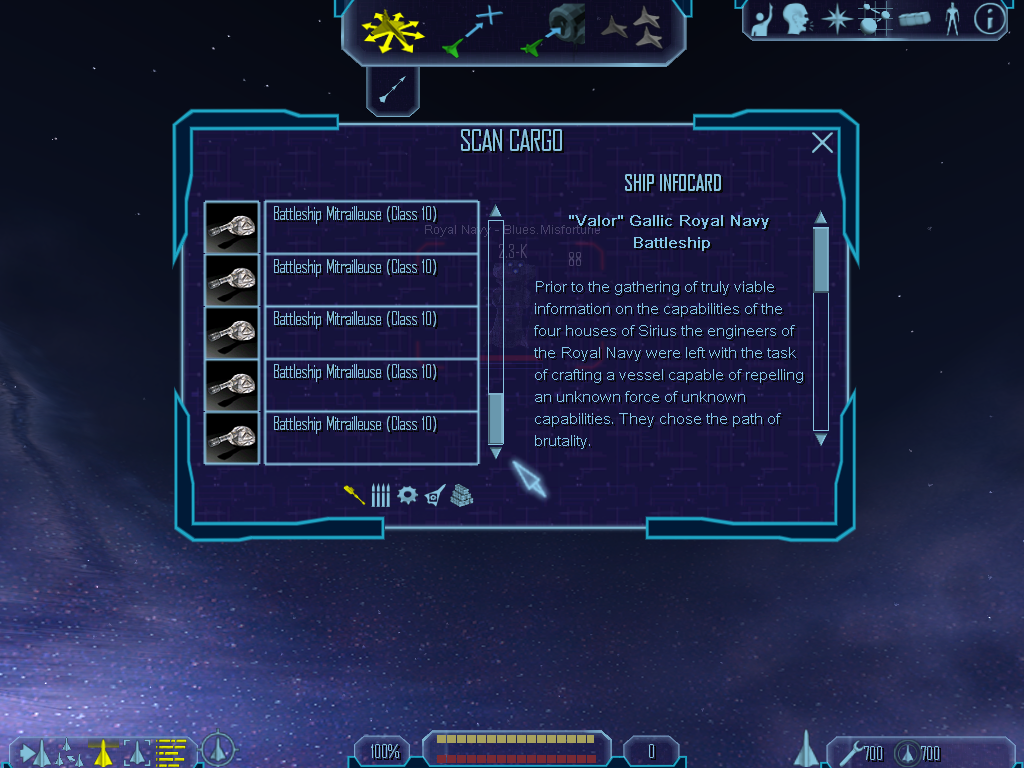Open the information icon in the top bar
Screen dimensions: 1024x768
[x=989, y=18]
